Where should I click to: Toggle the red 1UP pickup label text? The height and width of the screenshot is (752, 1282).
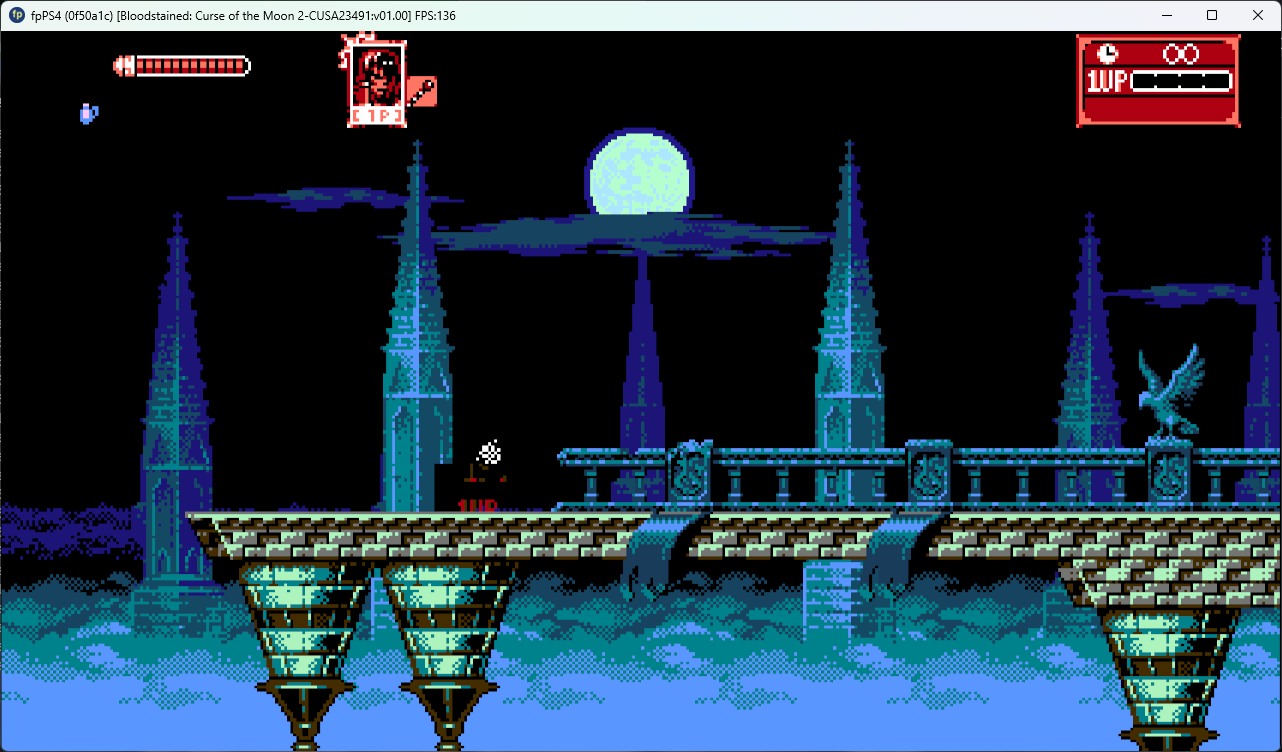point(477,506)
